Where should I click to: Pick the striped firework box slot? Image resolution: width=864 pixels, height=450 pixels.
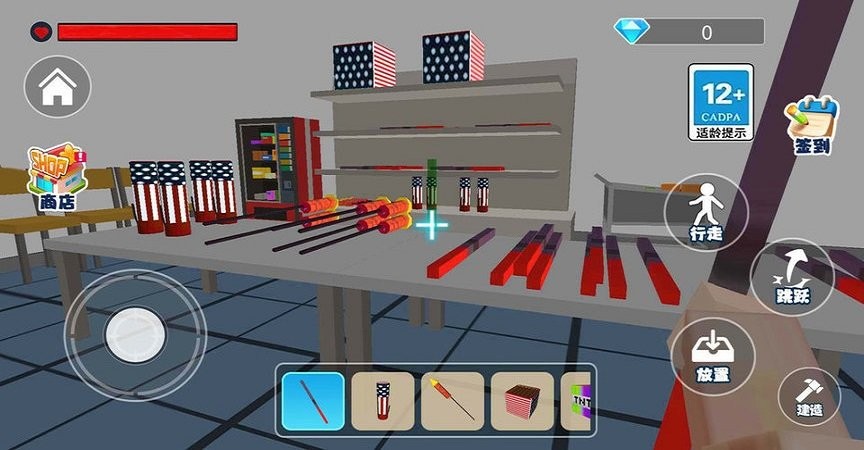522,400
